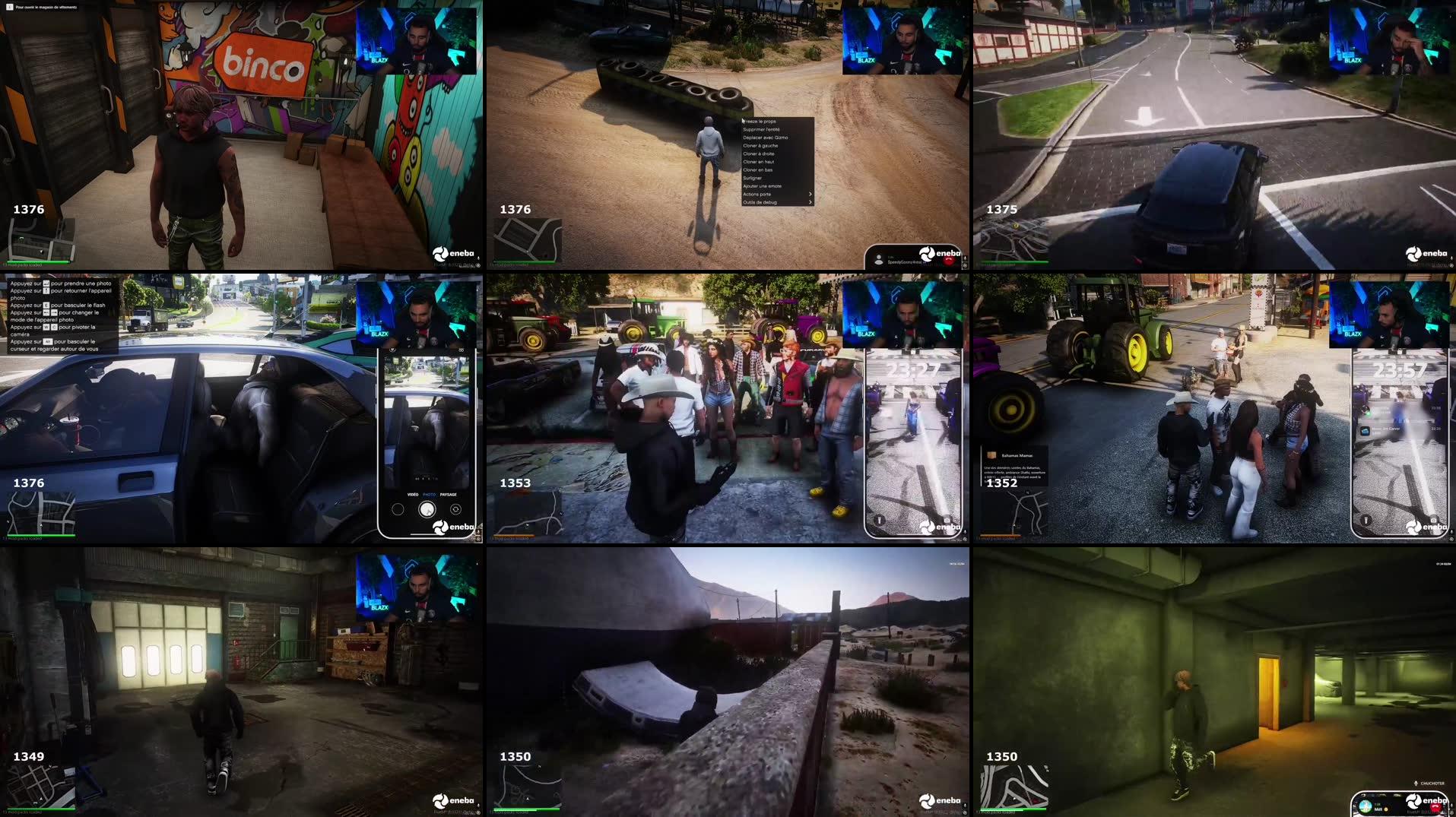Image resolution: width=1456 pixels, height=817 pixels.
Task: Select 'Cloner à gauche' to duplicate the prop
Action: coord(760,146)
